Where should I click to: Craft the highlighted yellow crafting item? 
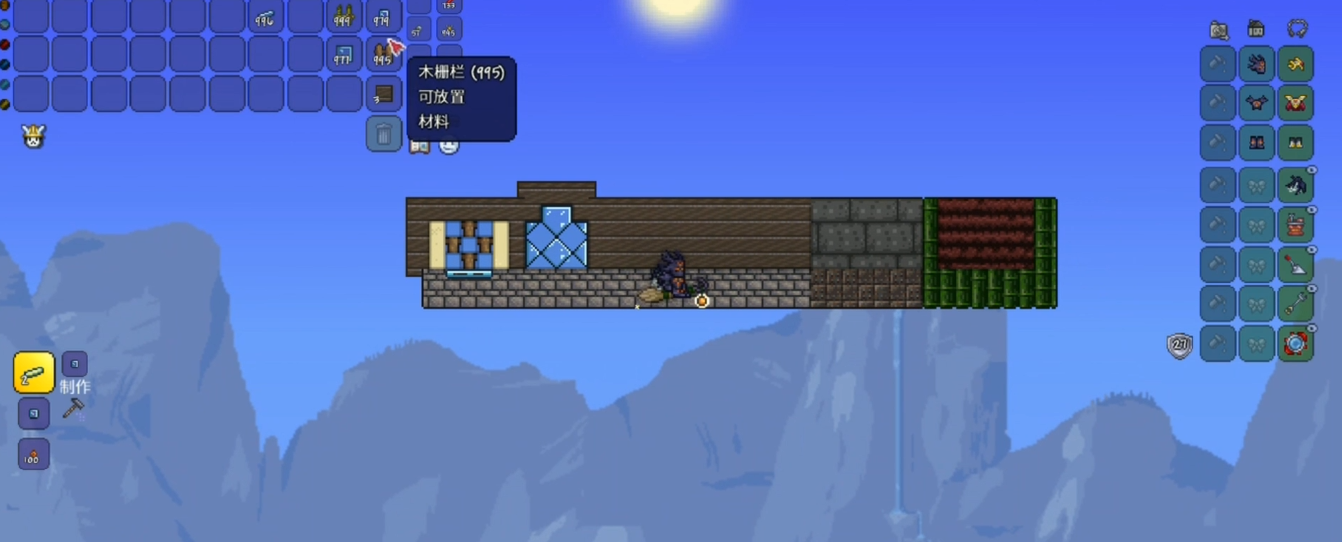point(34,373)
